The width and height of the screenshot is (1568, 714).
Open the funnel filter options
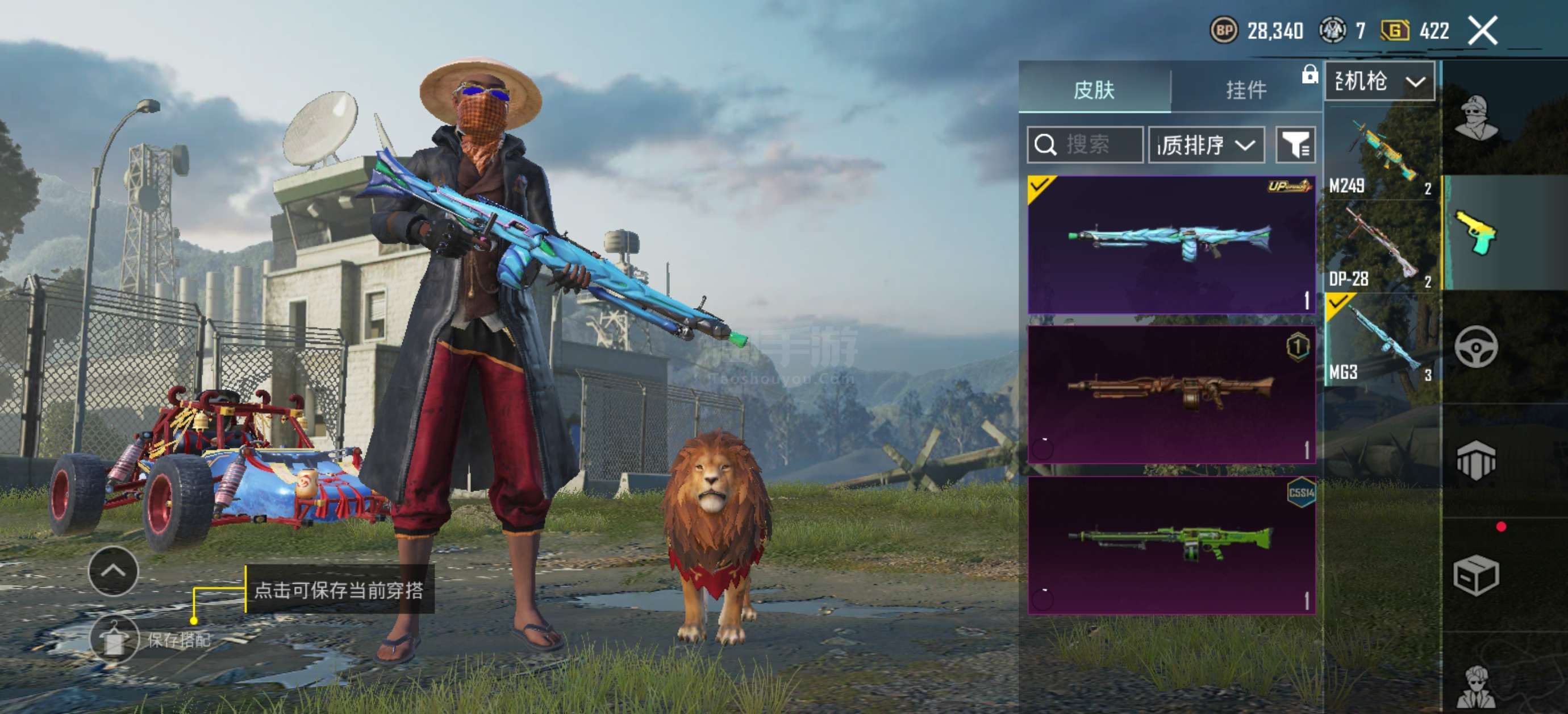point(1295,145)
